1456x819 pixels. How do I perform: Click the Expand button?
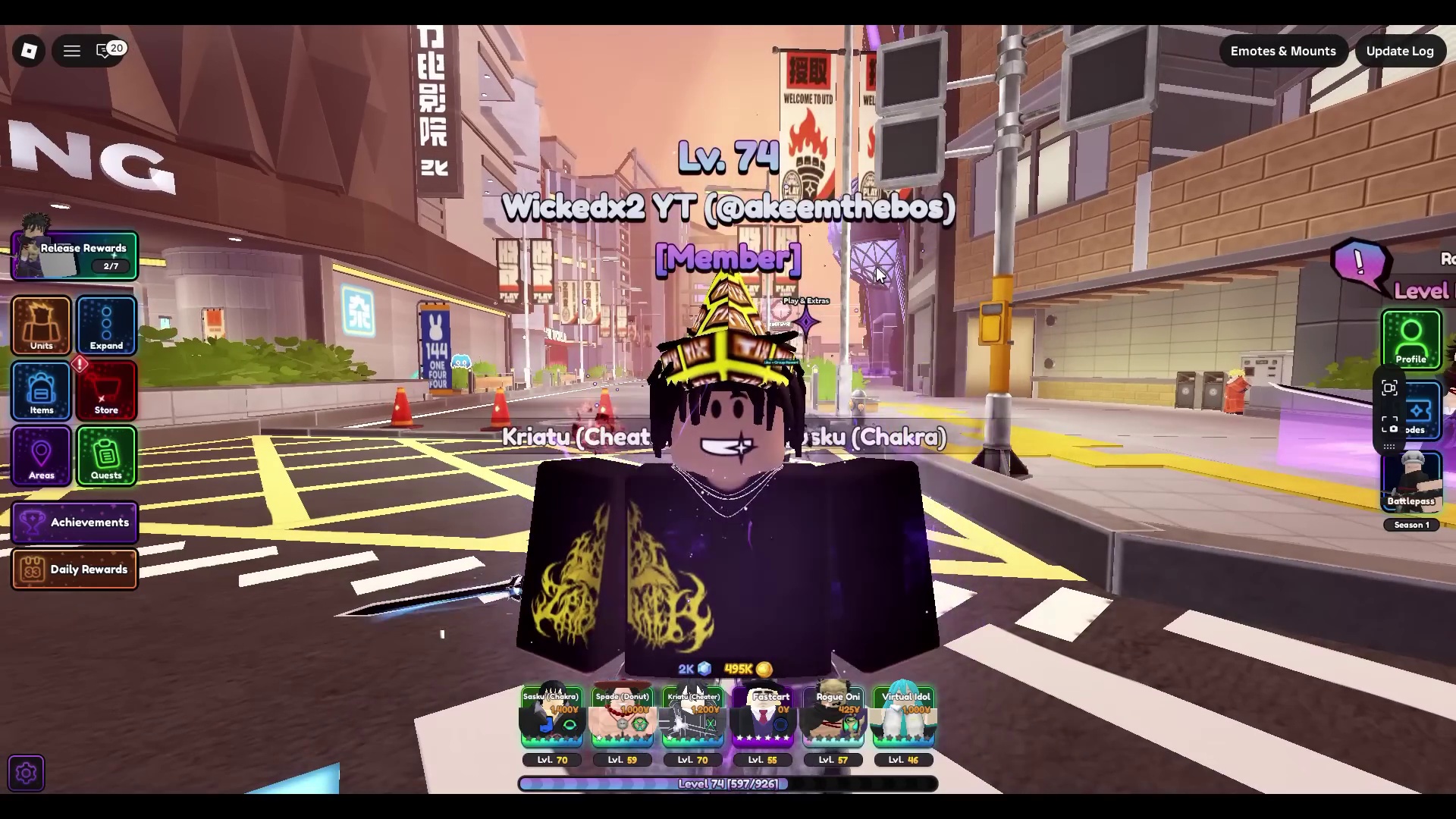[106, 326]
